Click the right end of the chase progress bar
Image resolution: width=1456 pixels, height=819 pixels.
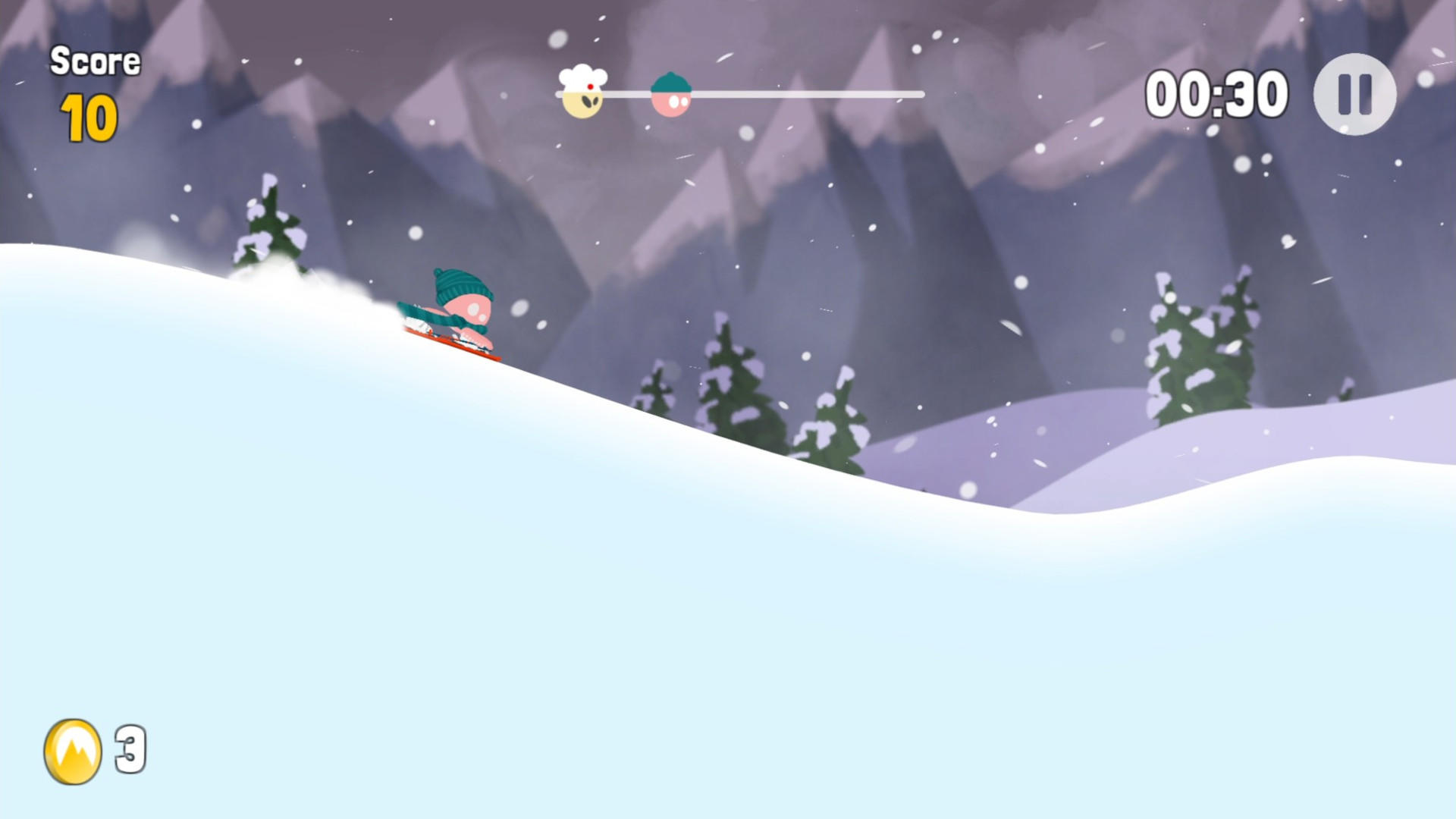[920, 93]
